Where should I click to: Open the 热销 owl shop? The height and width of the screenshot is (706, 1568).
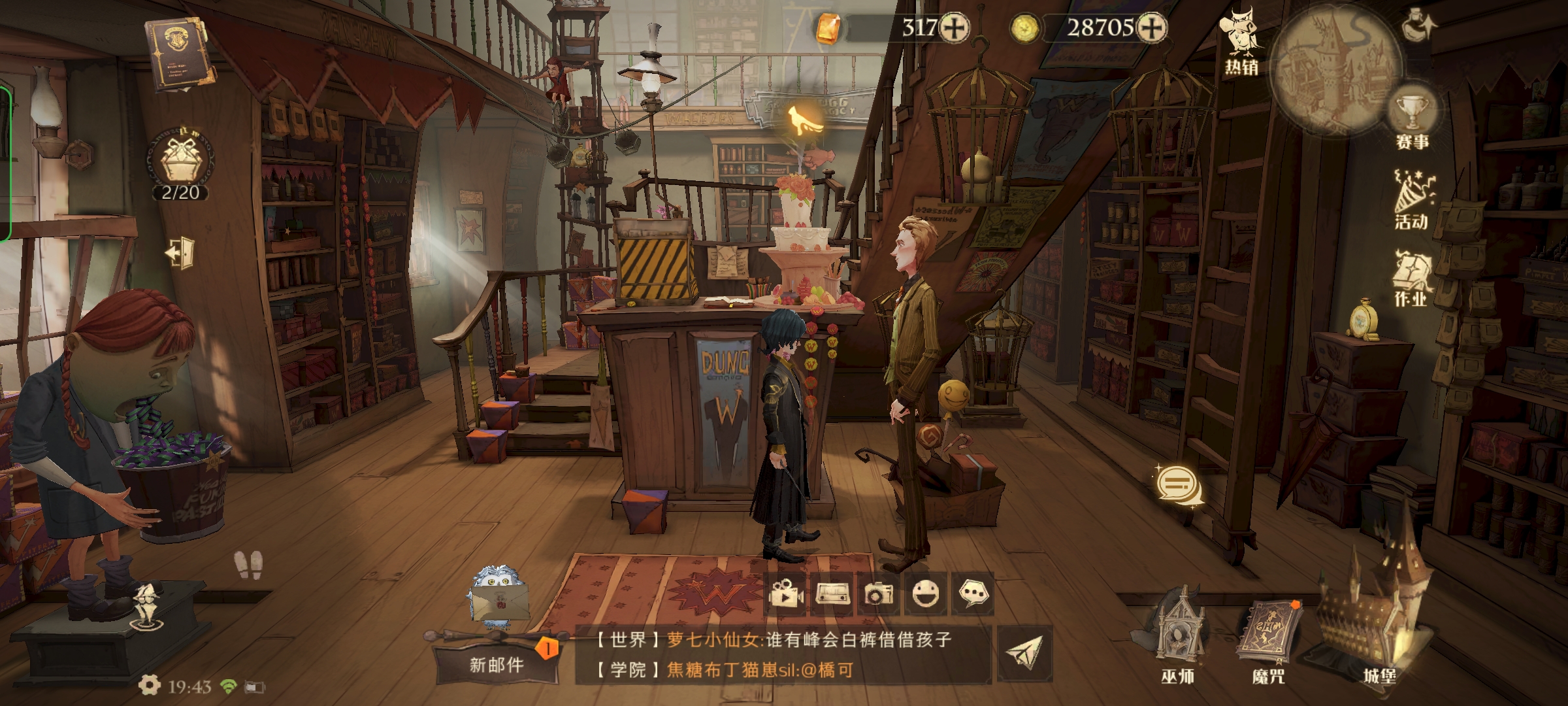[1241, 42]
